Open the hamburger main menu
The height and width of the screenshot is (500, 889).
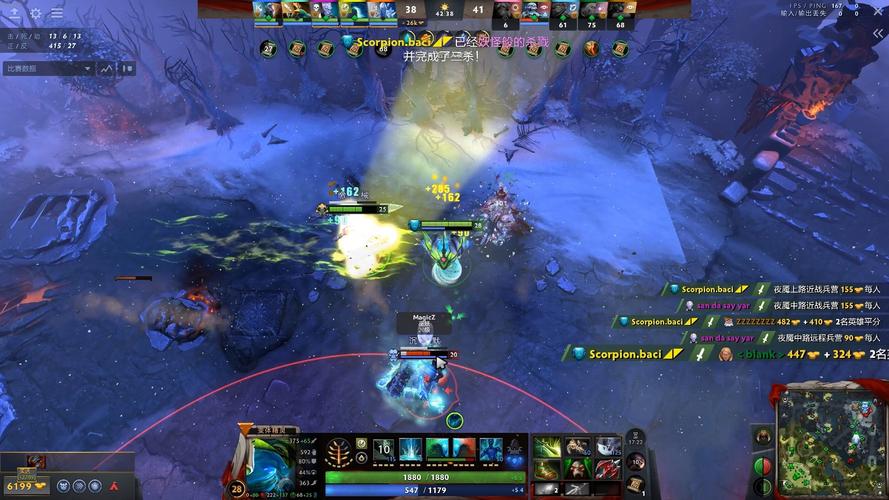pos(56,14)
